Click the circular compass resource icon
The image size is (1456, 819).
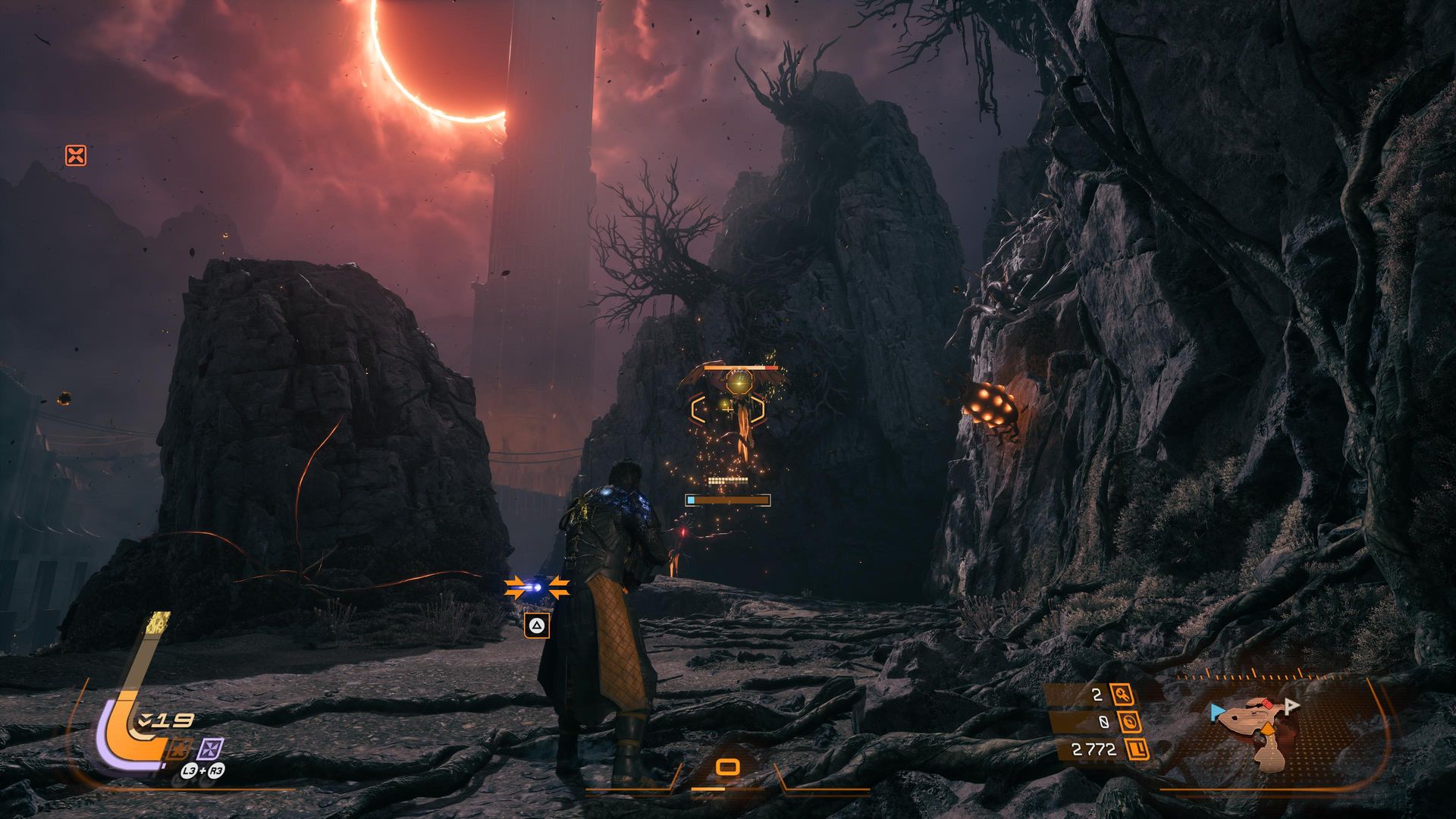[1130, 722]
